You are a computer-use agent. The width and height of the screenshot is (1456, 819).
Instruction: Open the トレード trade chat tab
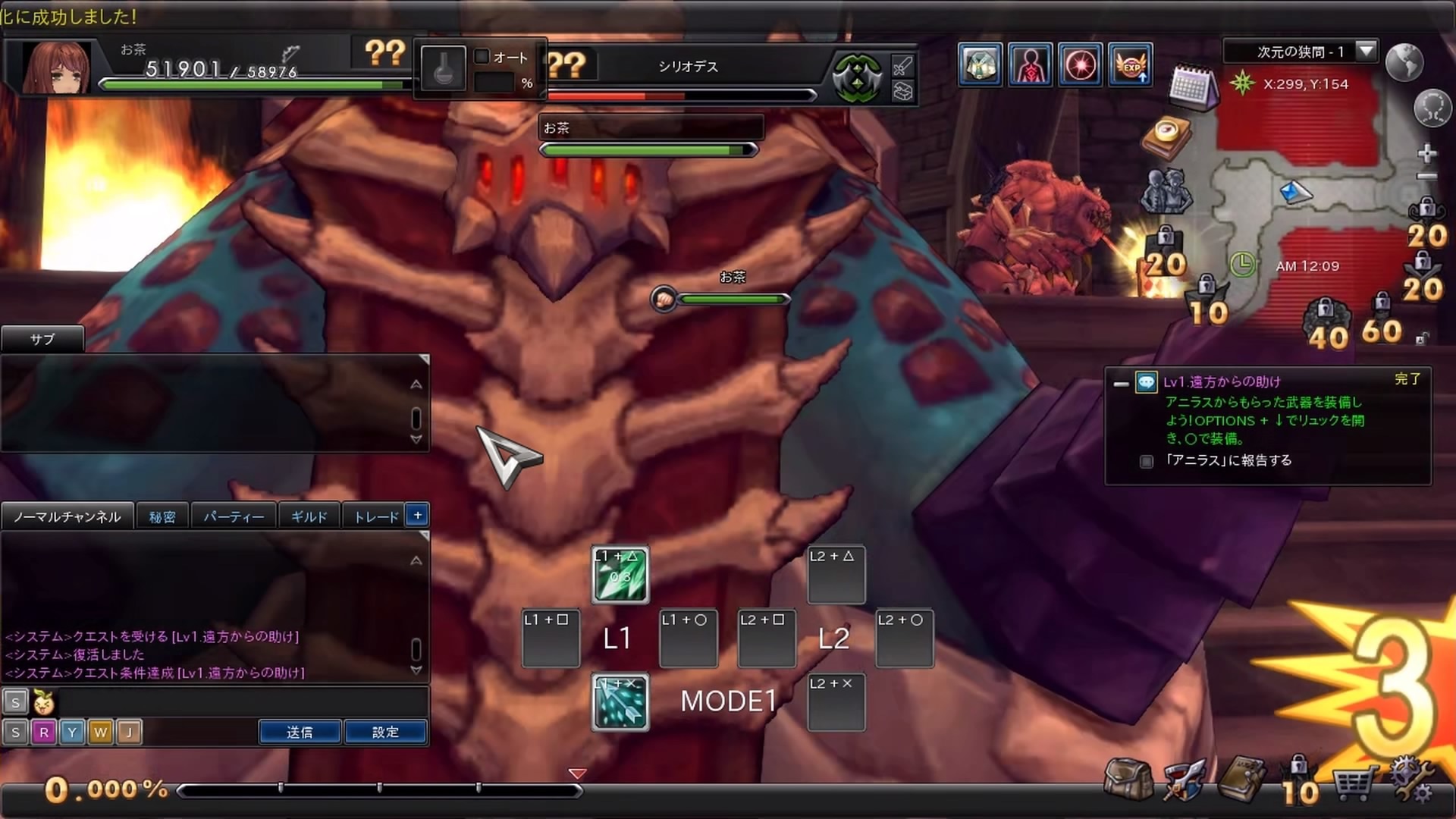coord(376,516)
